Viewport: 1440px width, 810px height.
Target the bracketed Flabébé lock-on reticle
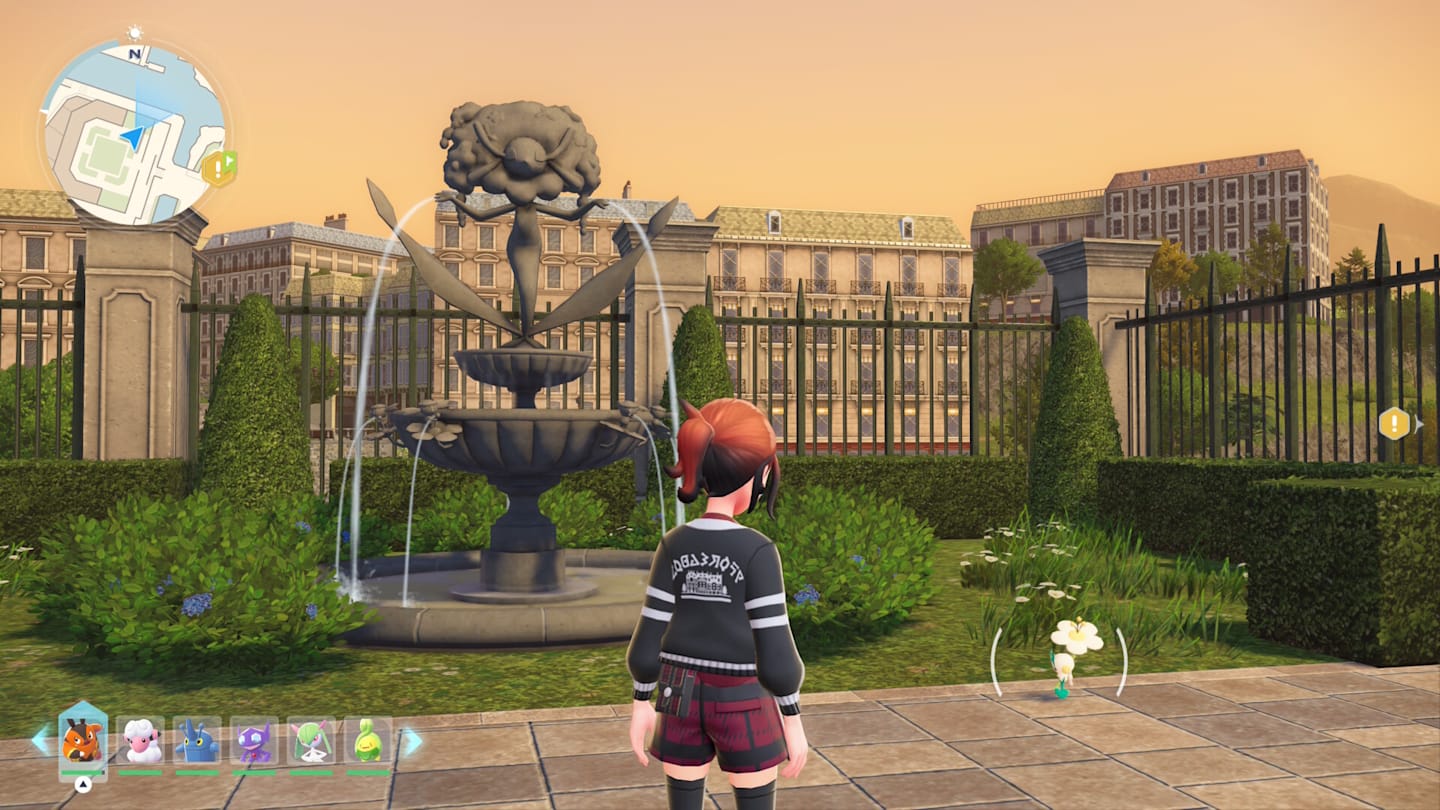point(1062,659)
